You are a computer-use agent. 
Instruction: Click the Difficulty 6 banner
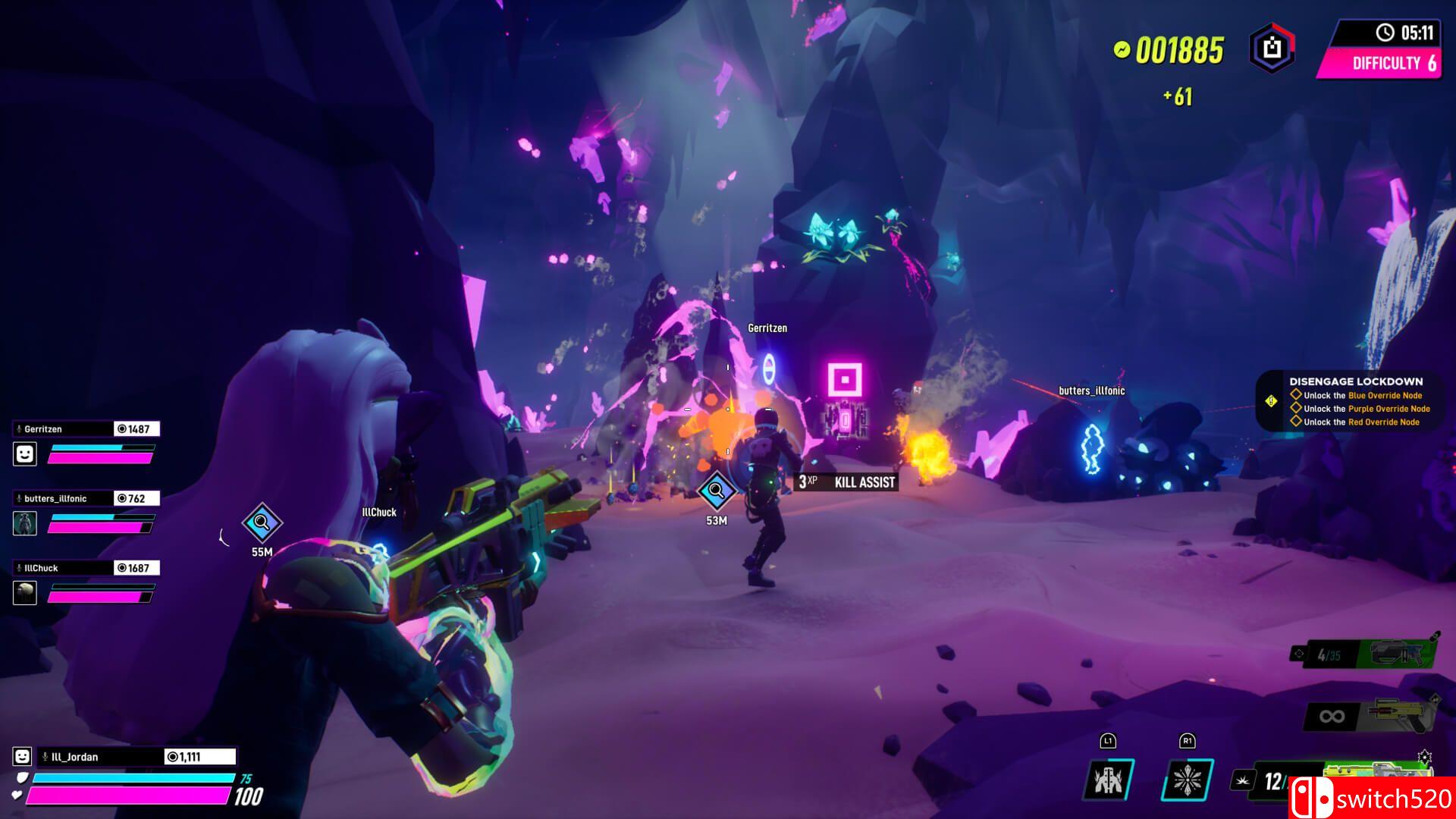click(x=1382, y=63)
